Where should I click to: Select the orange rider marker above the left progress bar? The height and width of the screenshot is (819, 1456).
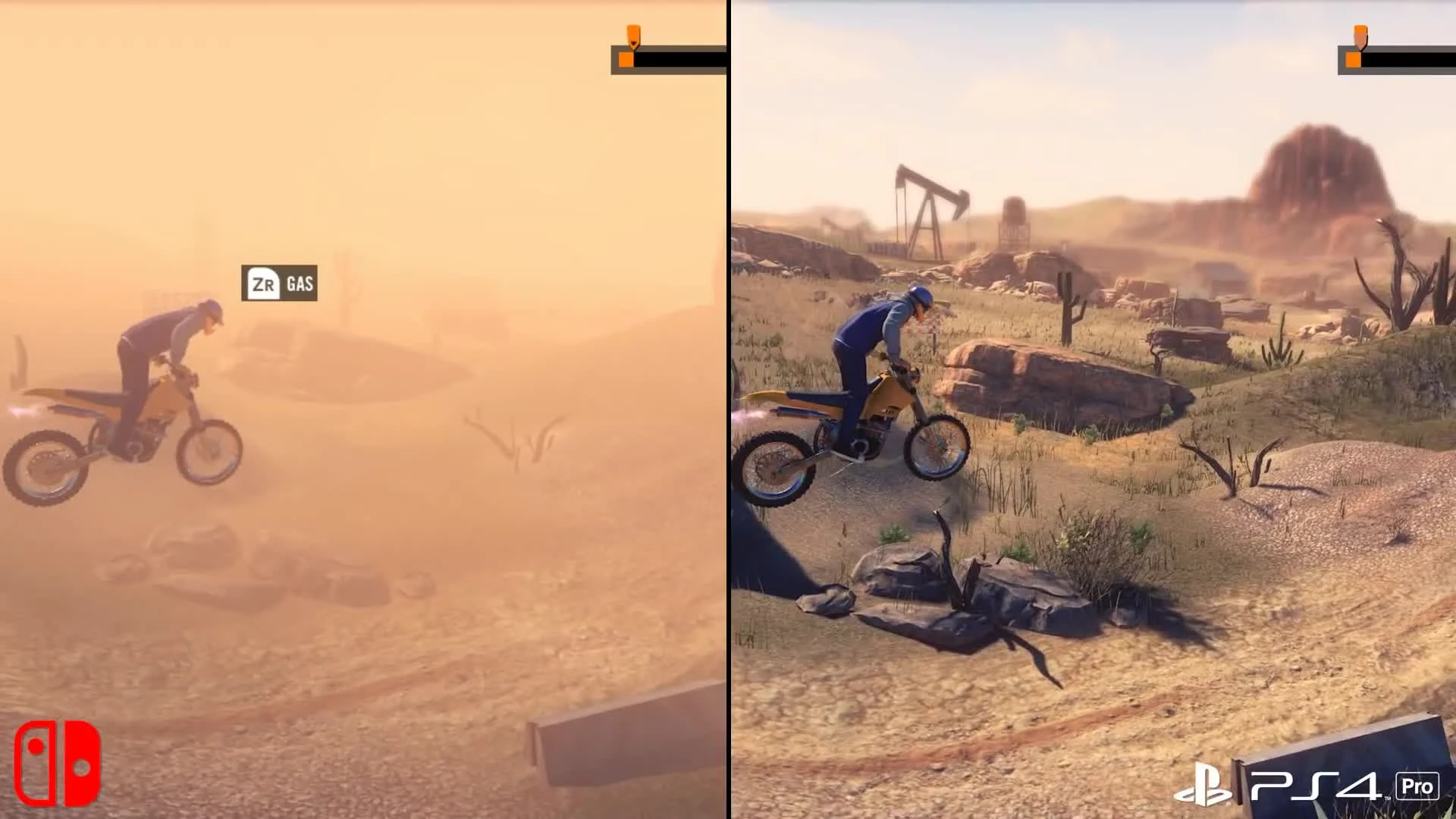(633, 33)
